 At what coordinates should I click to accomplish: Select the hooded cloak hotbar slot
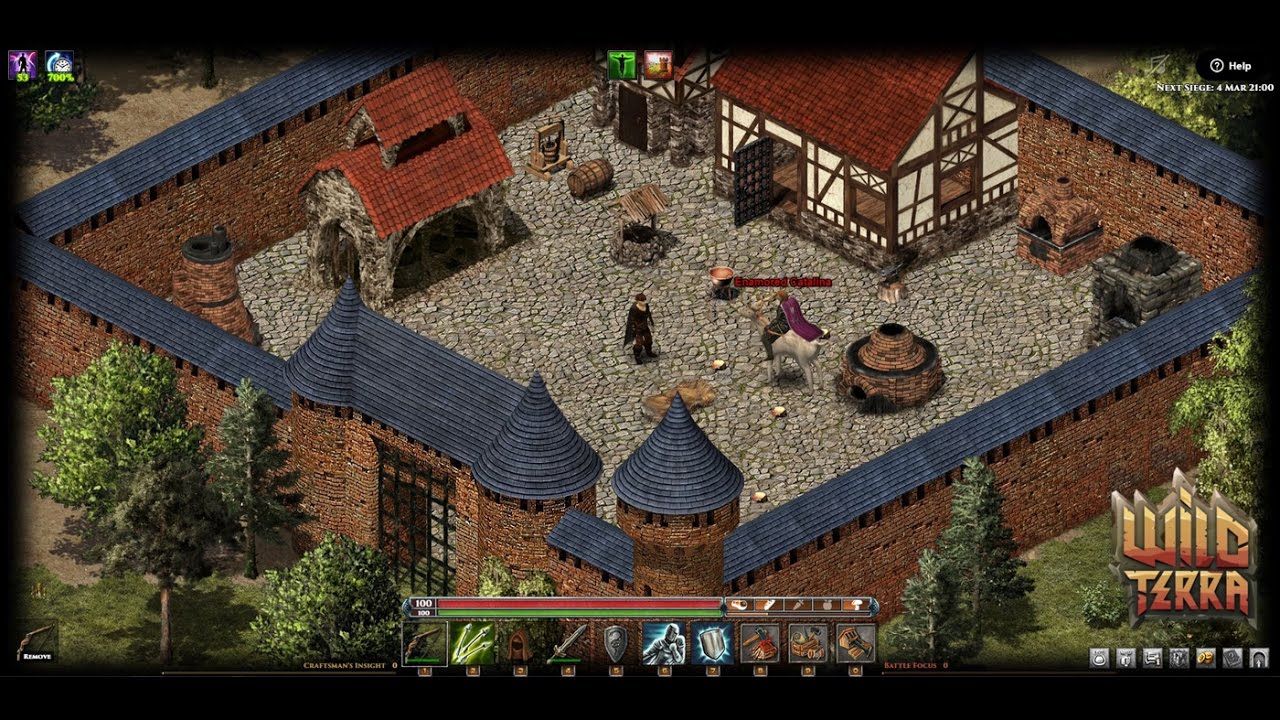pos(520,644)
